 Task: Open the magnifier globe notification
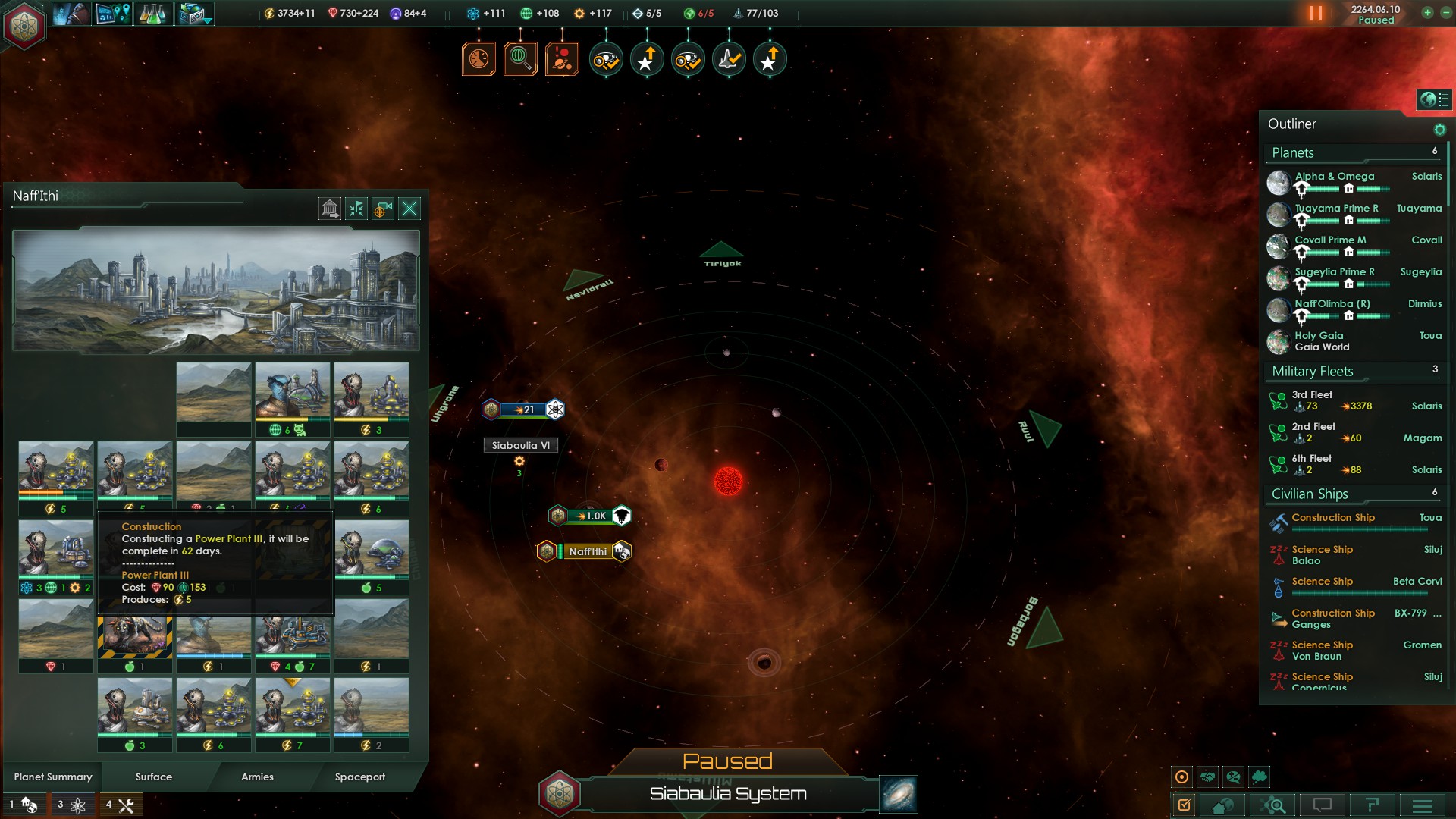[520, 58]
